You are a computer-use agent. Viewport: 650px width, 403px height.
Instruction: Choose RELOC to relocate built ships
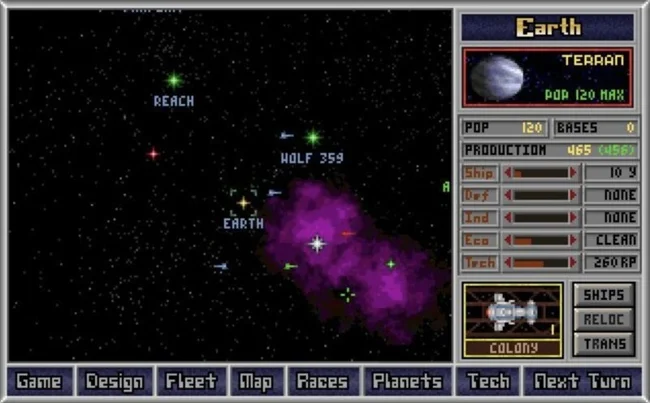click(604, 319)
